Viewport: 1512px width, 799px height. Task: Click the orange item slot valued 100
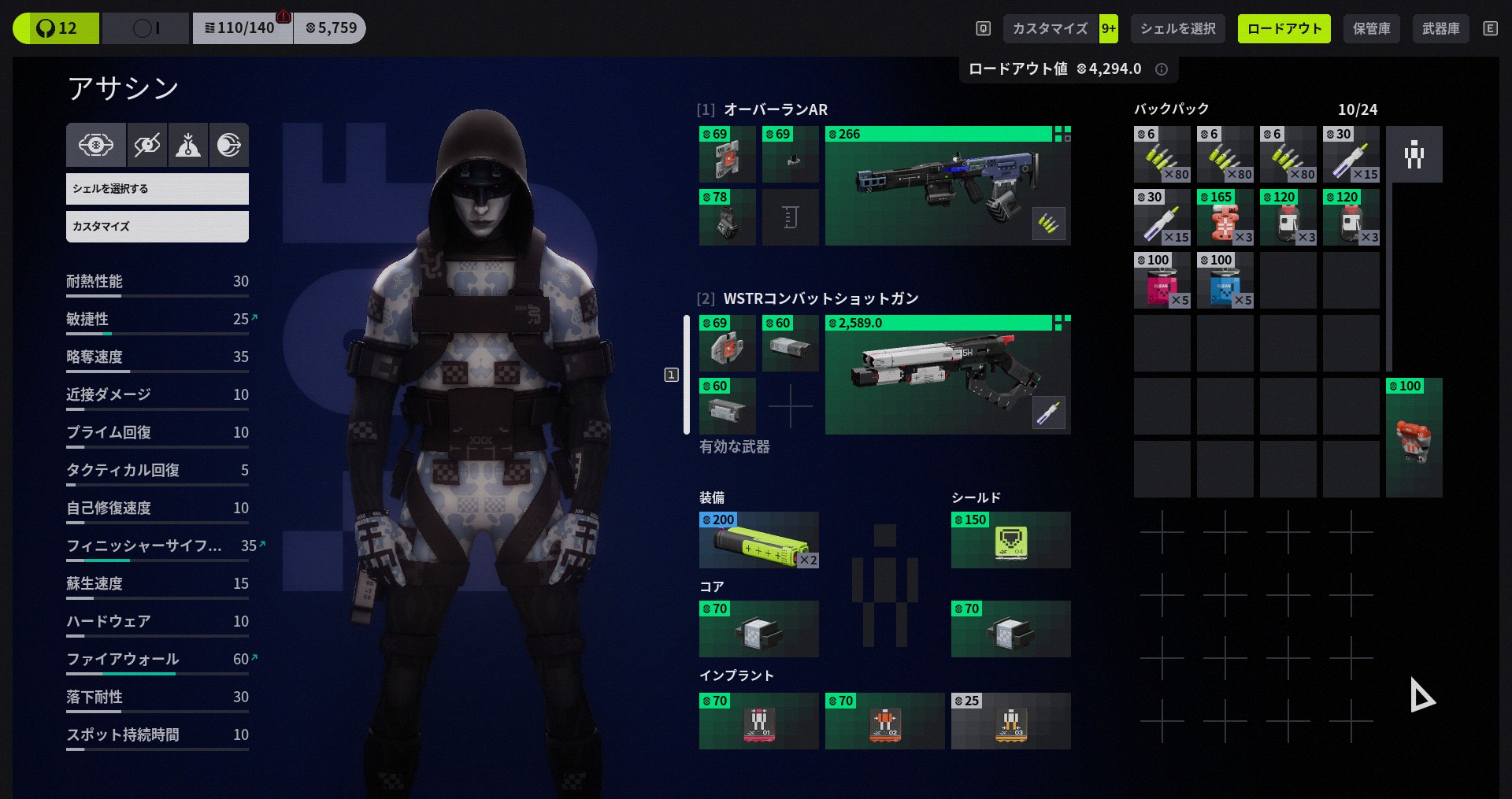[1414, 438]
